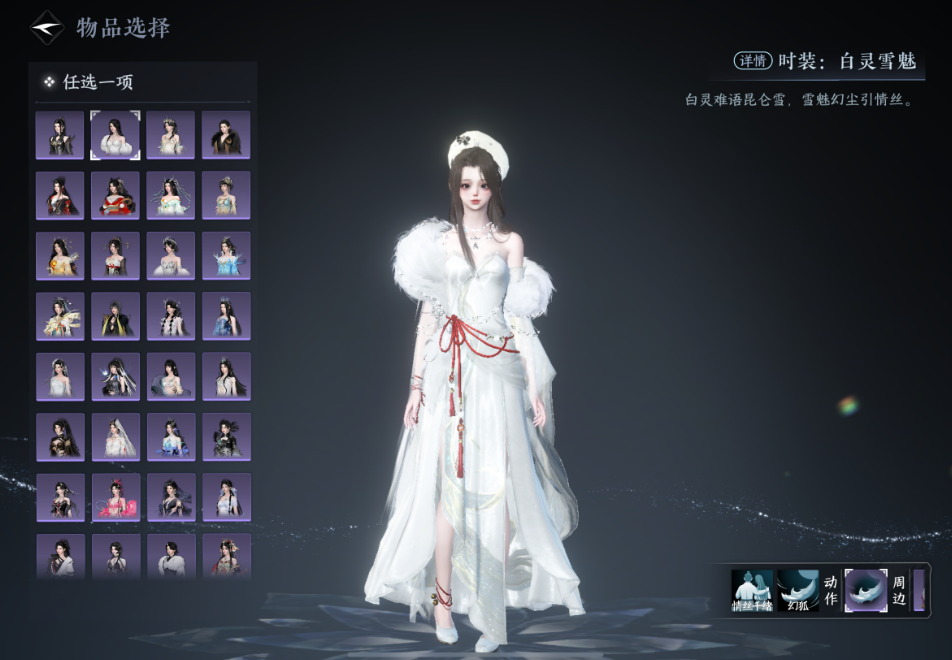Select the white fox accessory icon beside 周边
952x660 pixels.
coord(865,590)
